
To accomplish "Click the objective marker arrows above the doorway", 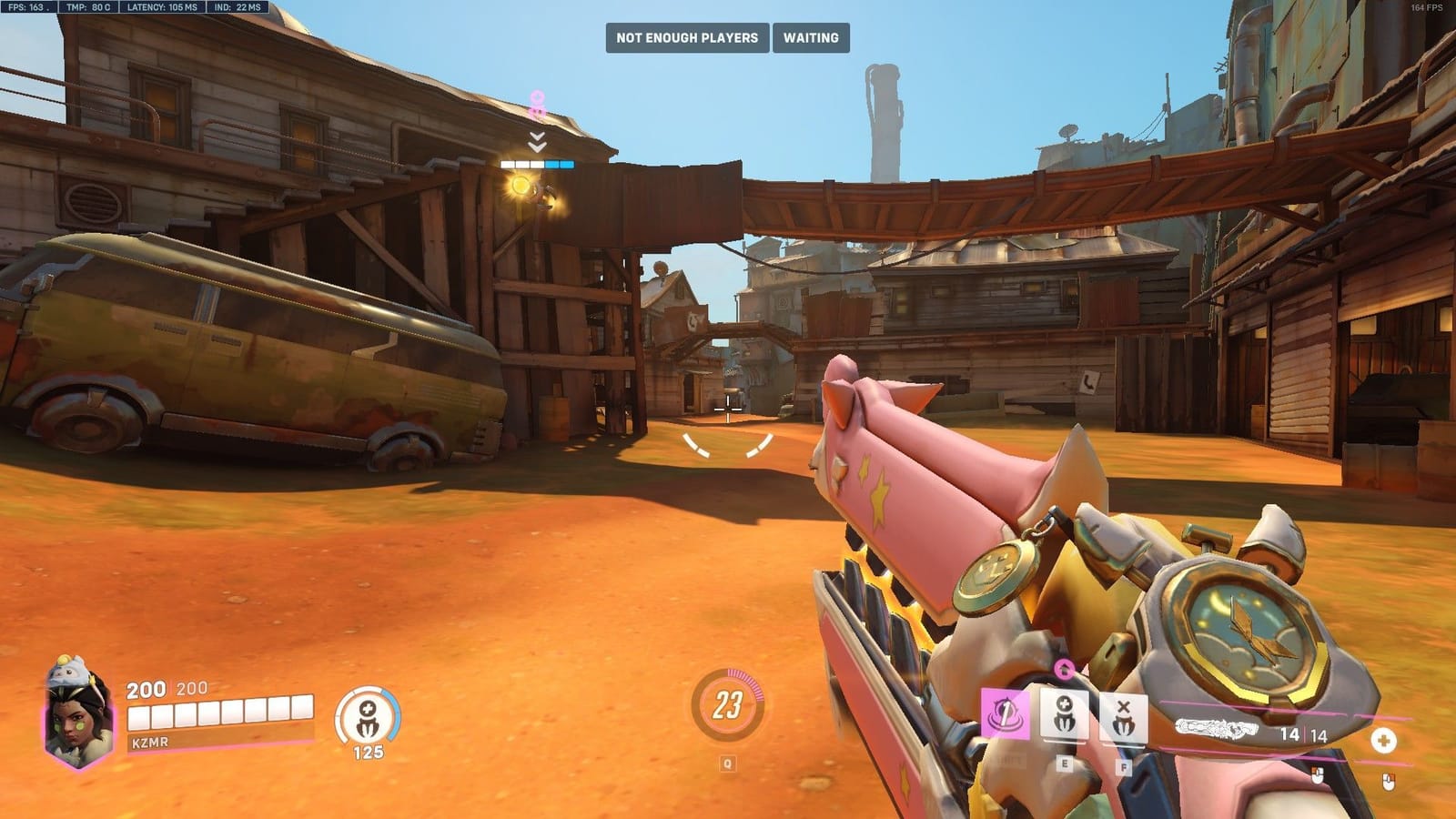I will click(537, 141).
